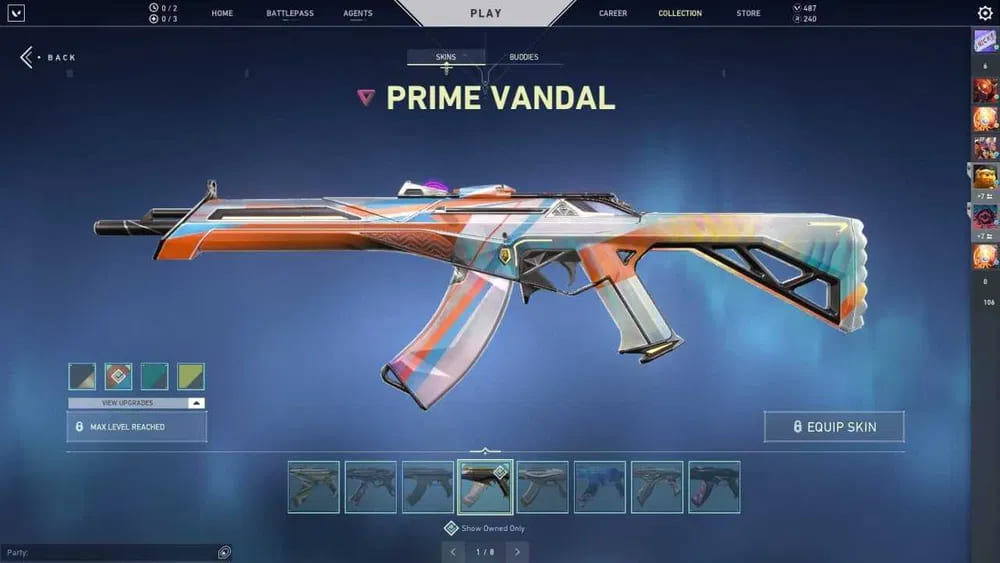This screenshot has height=563, width=1000.
Task: Go to the next skin page
Action: 517,552
